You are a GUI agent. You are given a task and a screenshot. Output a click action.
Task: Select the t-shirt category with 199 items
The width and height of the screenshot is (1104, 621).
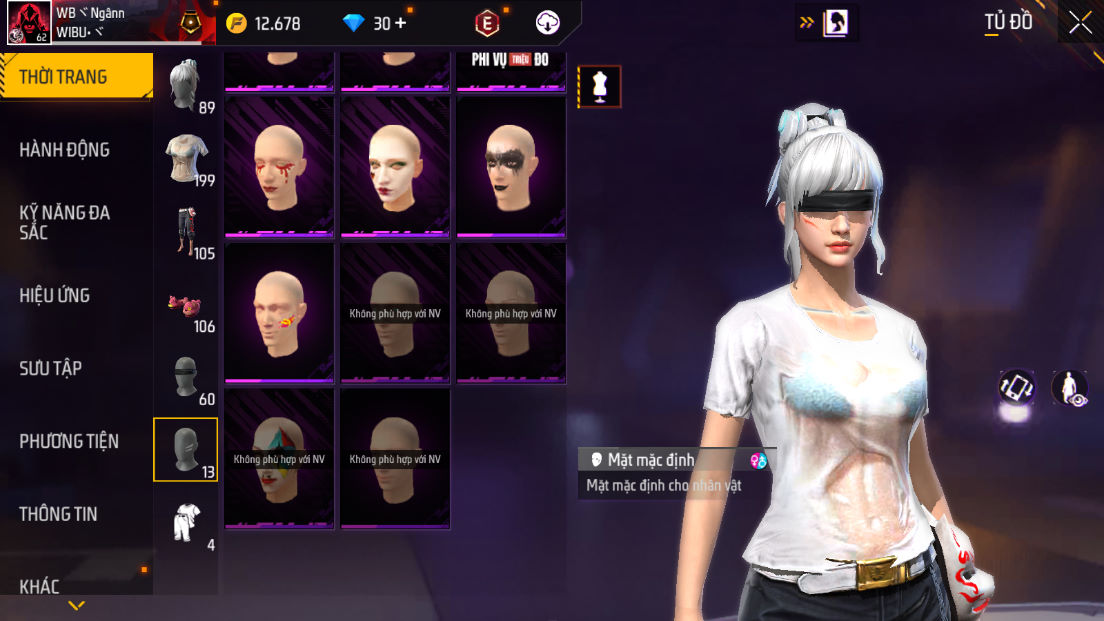click(x=187, y=158)
